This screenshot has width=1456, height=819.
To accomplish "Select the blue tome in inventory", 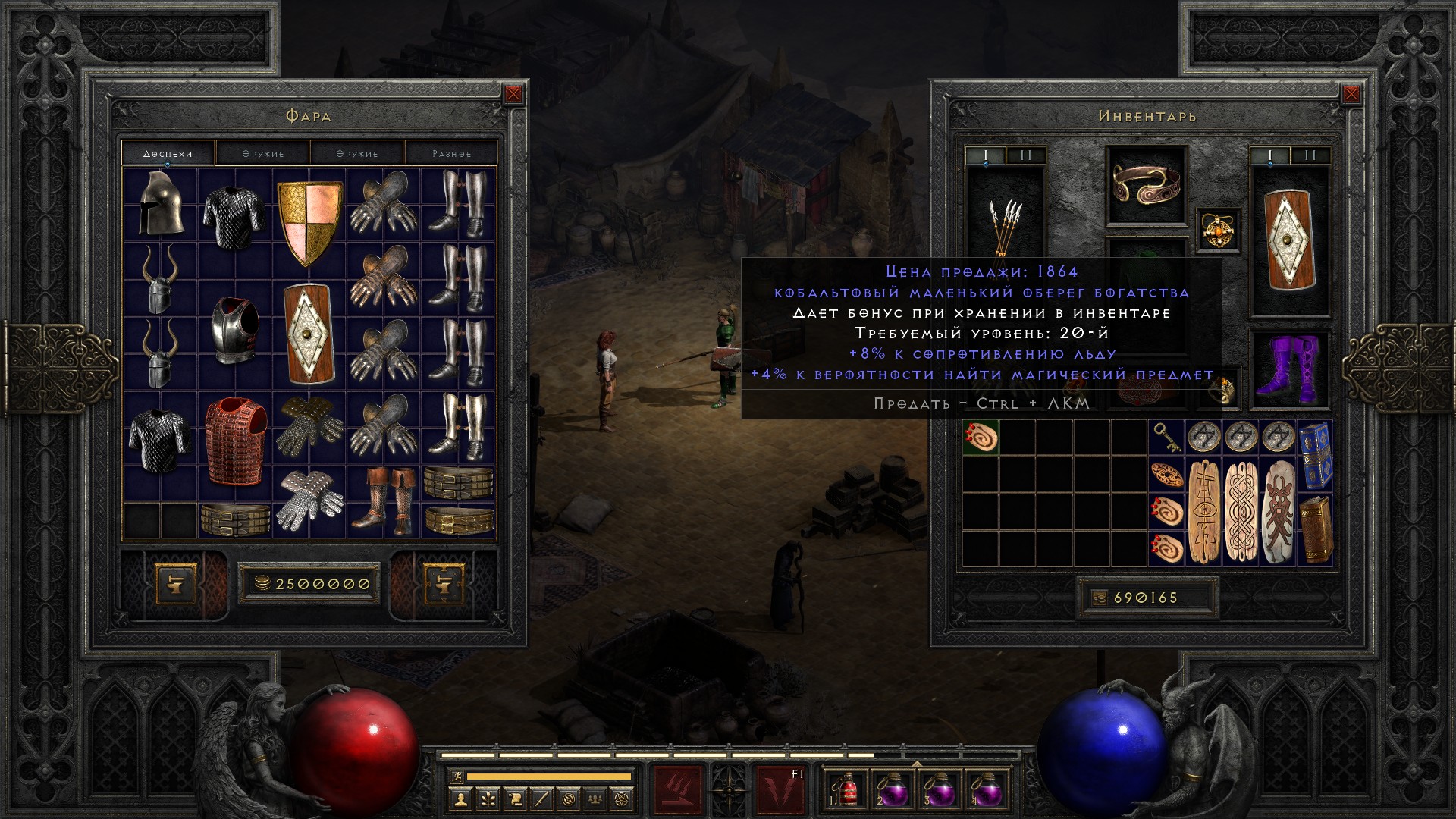I will click(1315, 455).
